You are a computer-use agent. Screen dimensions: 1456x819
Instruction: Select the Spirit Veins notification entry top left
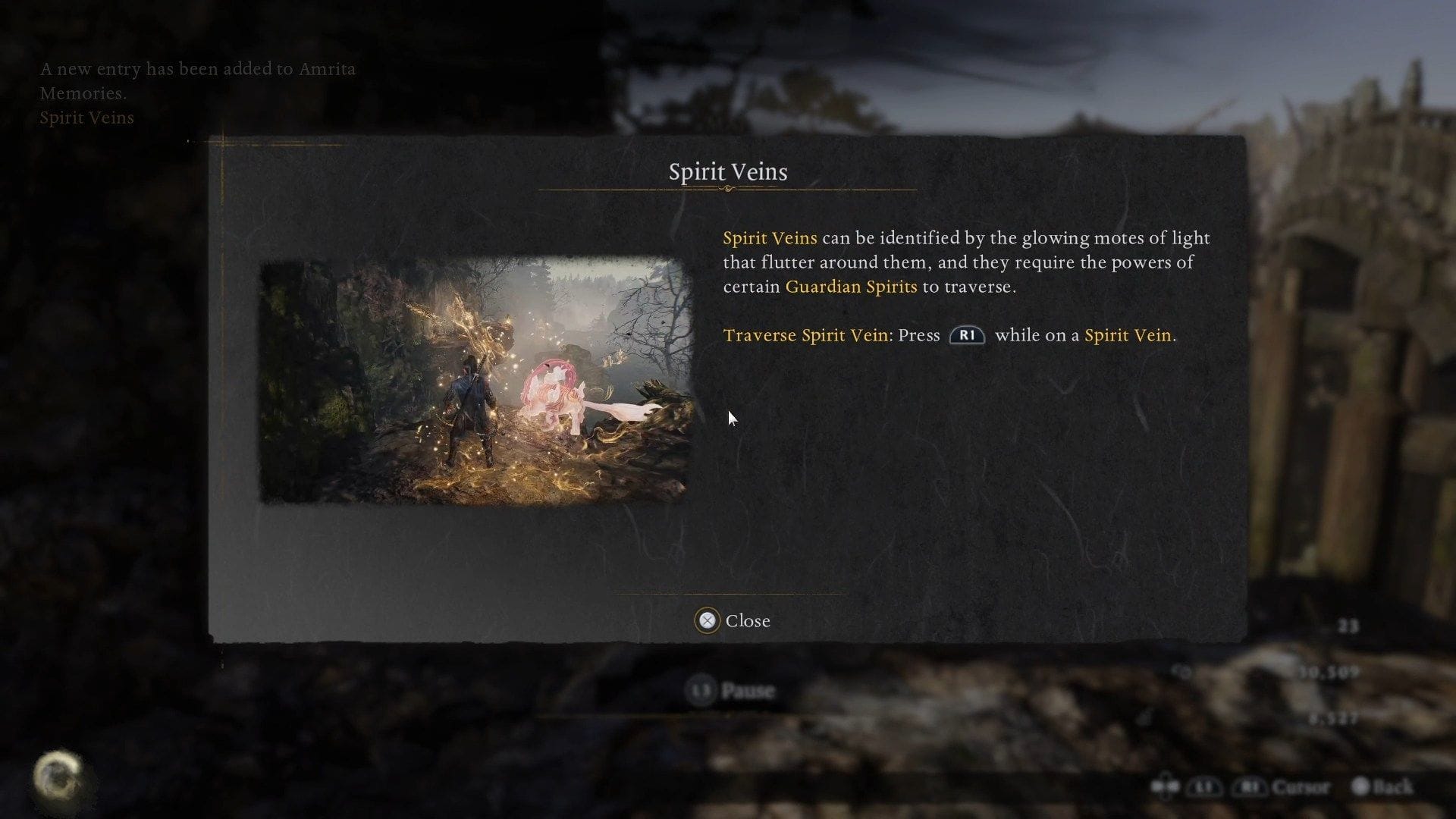point(86,118)
